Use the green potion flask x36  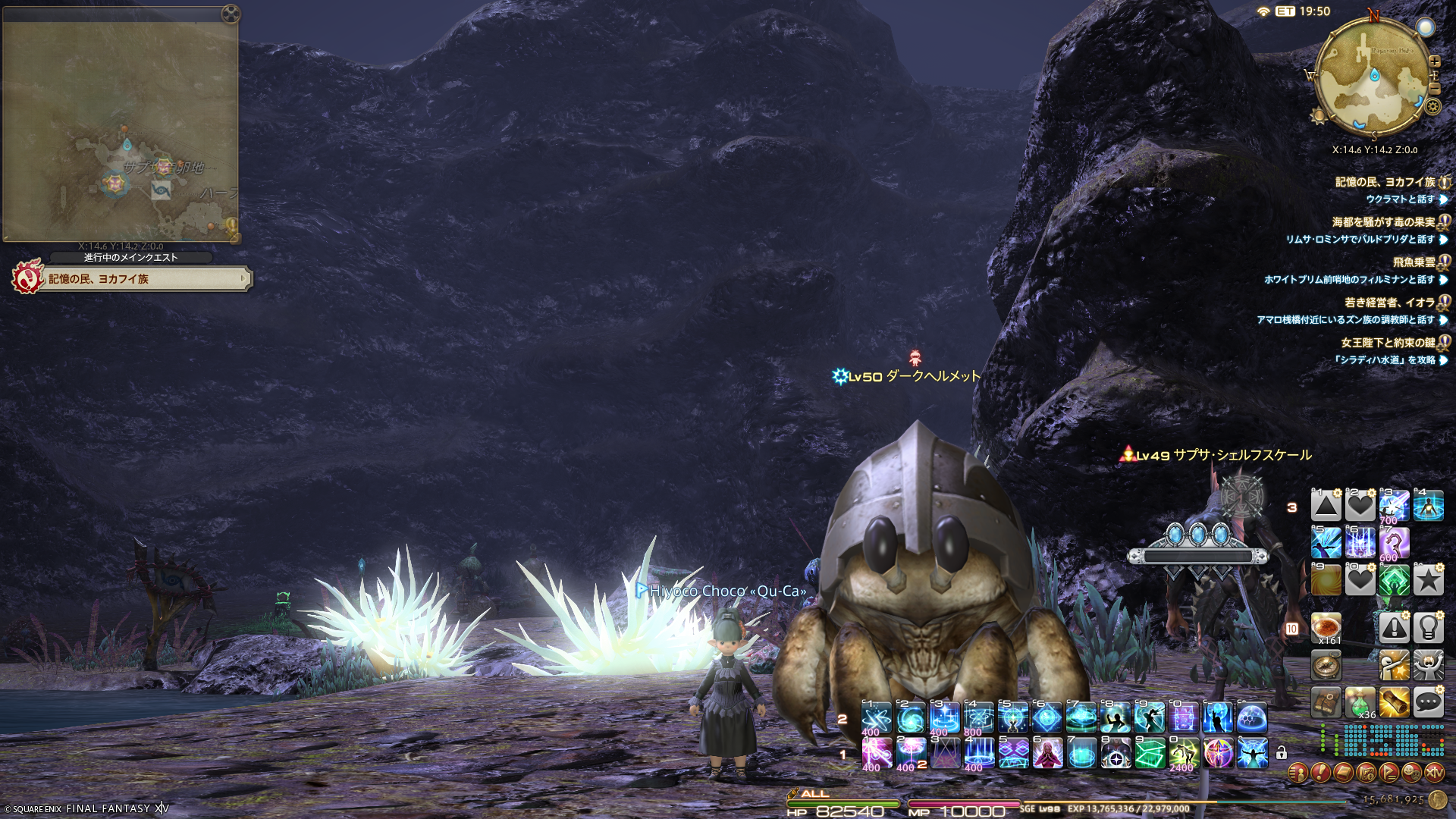(x=1360, y=703)
